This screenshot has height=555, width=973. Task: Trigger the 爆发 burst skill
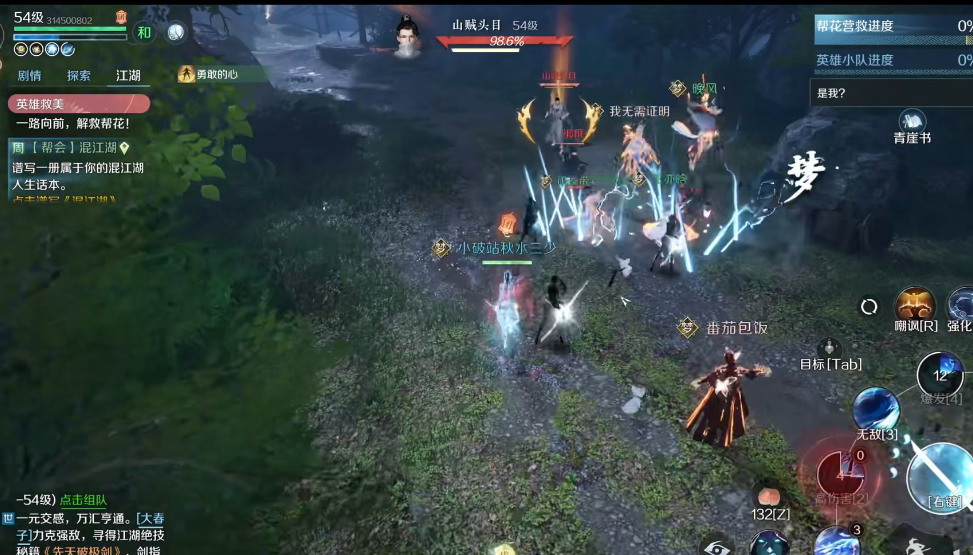[x=939, y=374]
